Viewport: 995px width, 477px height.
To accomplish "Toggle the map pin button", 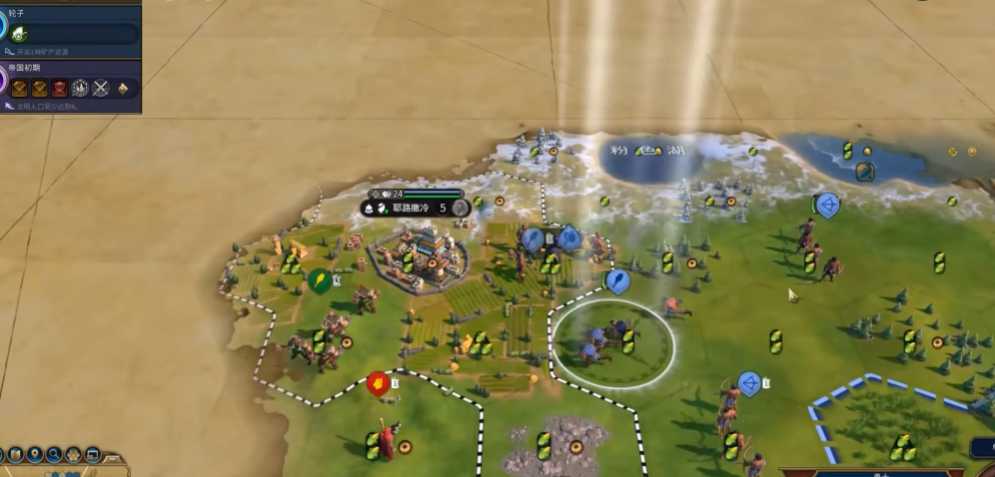I will (34, 455).
